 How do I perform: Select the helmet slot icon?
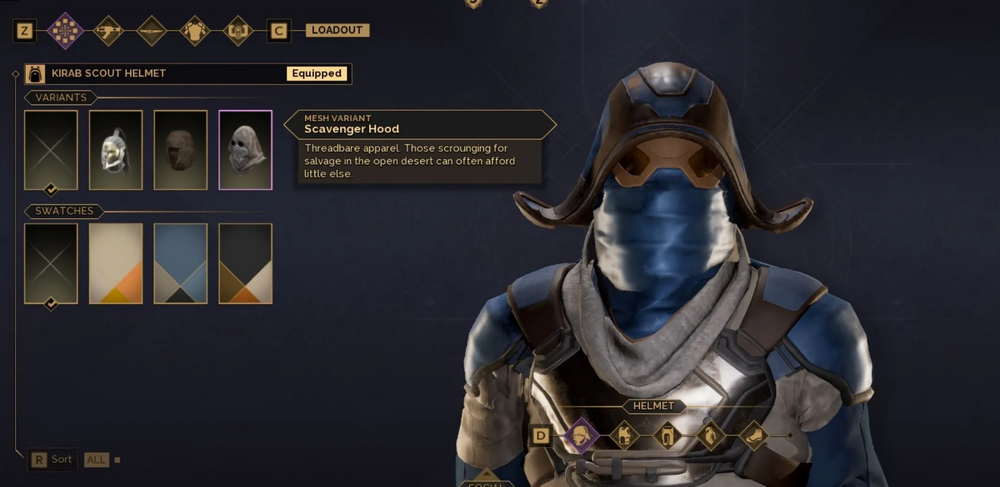coord(580,436)
